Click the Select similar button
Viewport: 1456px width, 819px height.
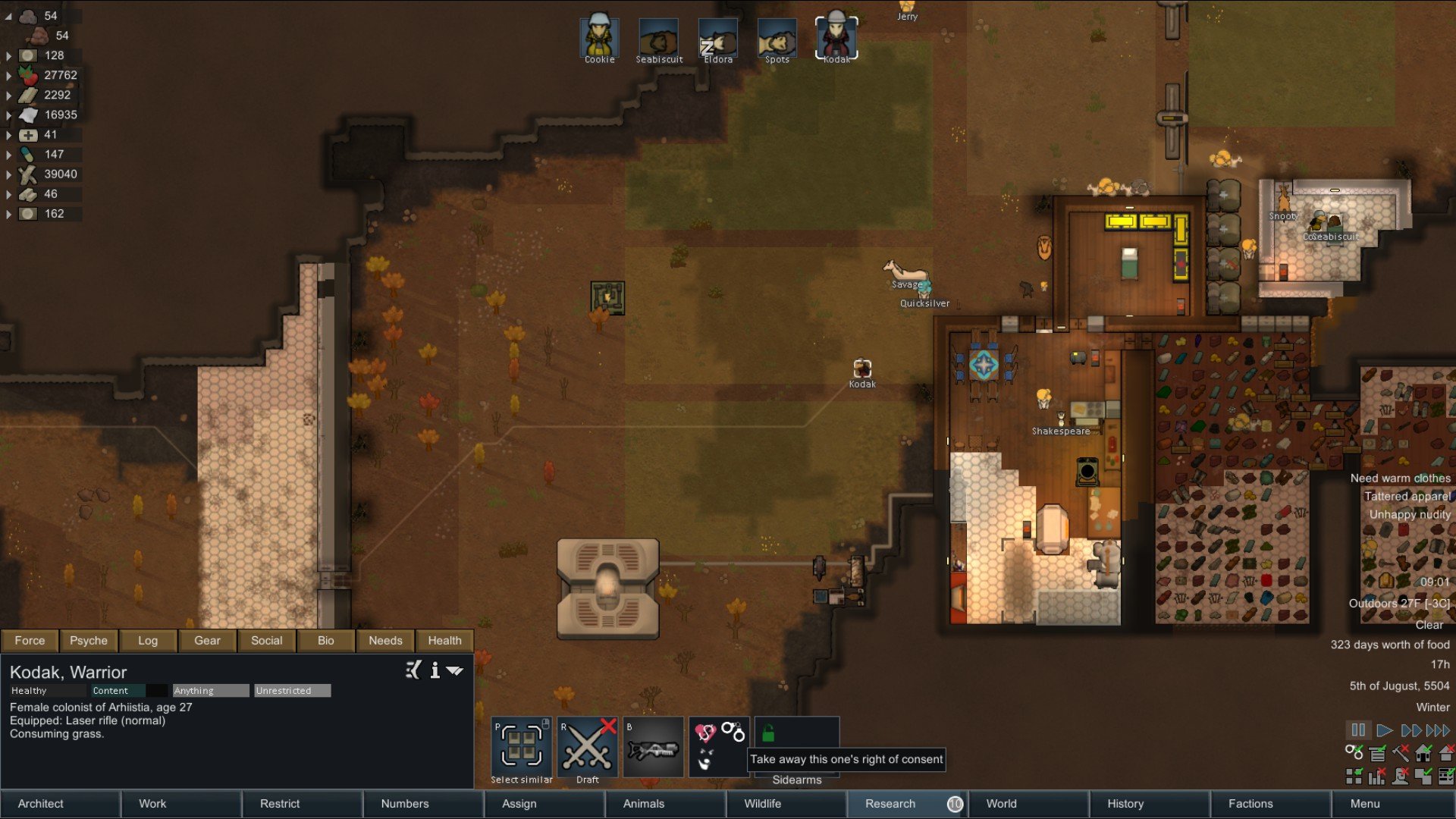click(x=521, y=747)
